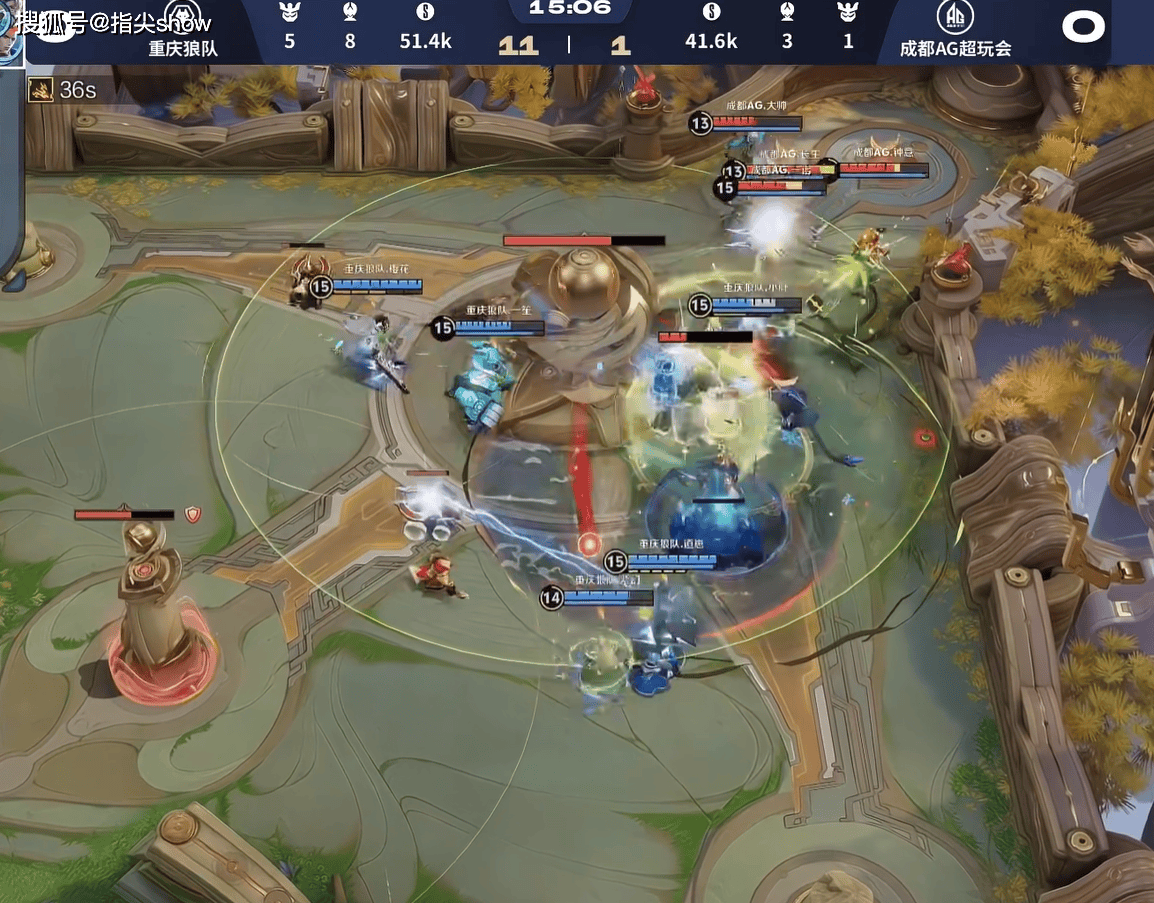The height and width of the screenshot is (903, 1154).
Task: Click the Chengdu AG team logo
Action: 955,17
